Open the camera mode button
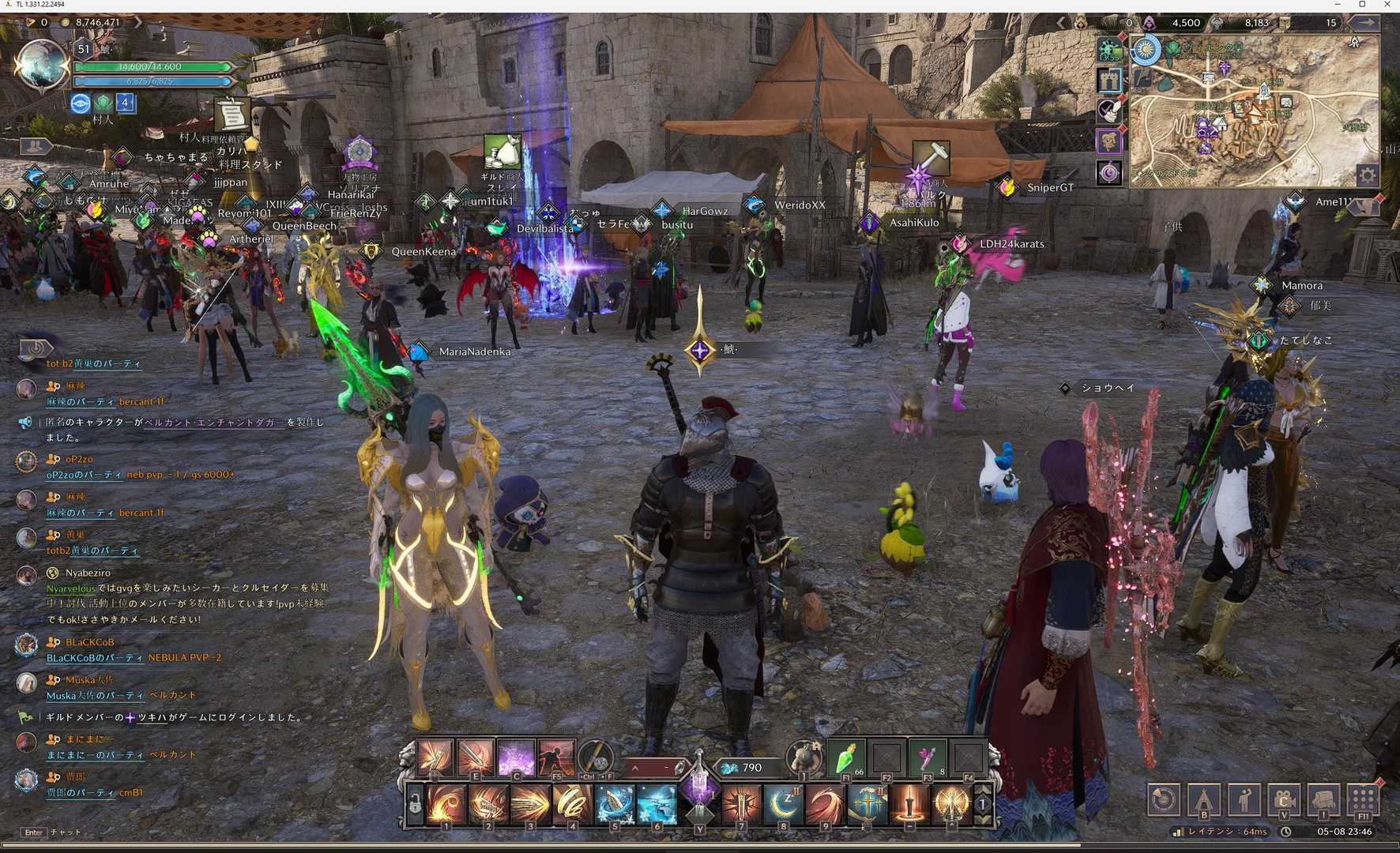 1284,799
